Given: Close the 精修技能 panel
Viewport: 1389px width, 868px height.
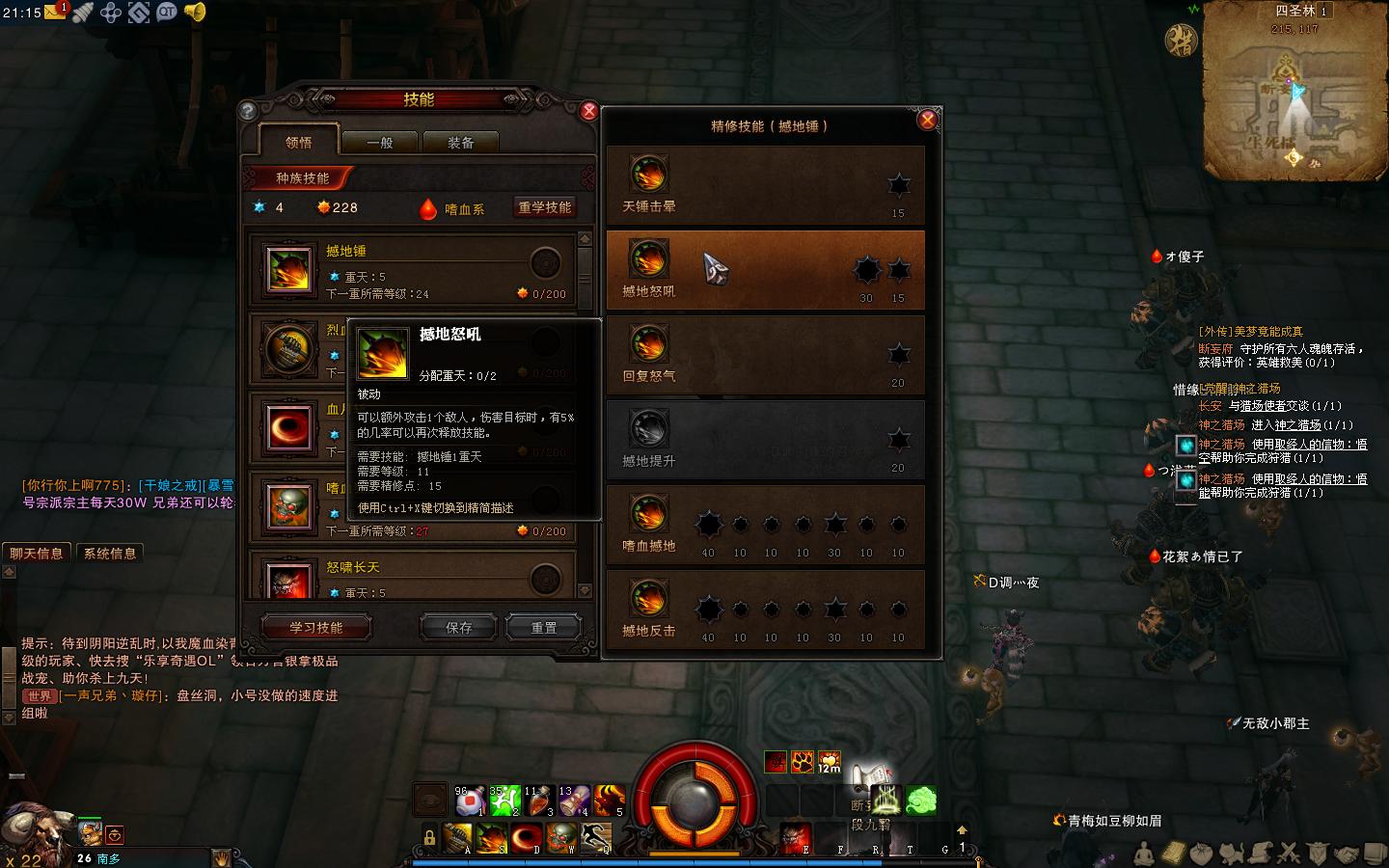Looking at the screenshot, I should (x=927, y=120).
